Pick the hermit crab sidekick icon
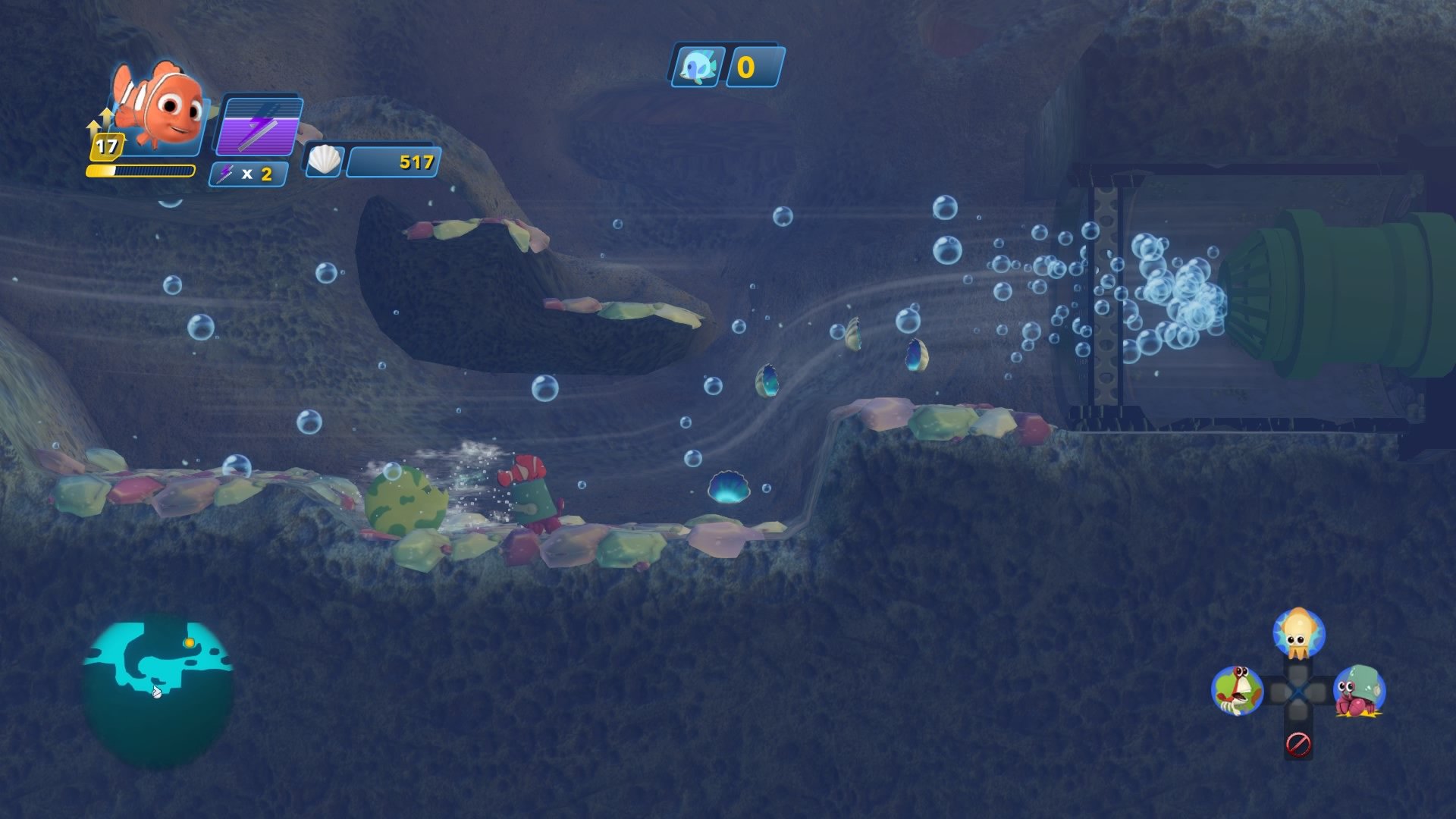Viewport: 1456px width, 819px height. (x=1359, y=691)
